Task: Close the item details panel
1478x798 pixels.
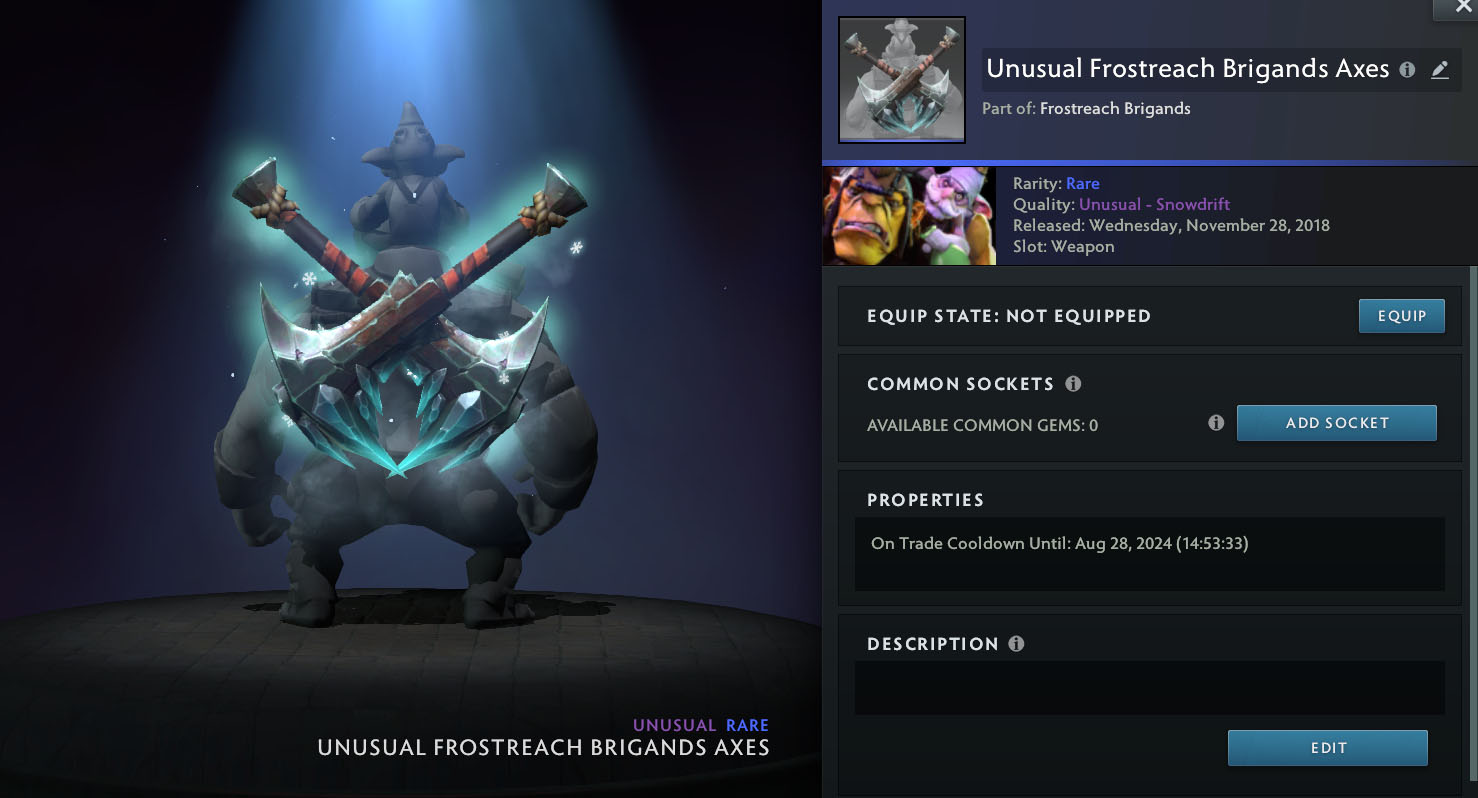Action: coord(1455,8)
